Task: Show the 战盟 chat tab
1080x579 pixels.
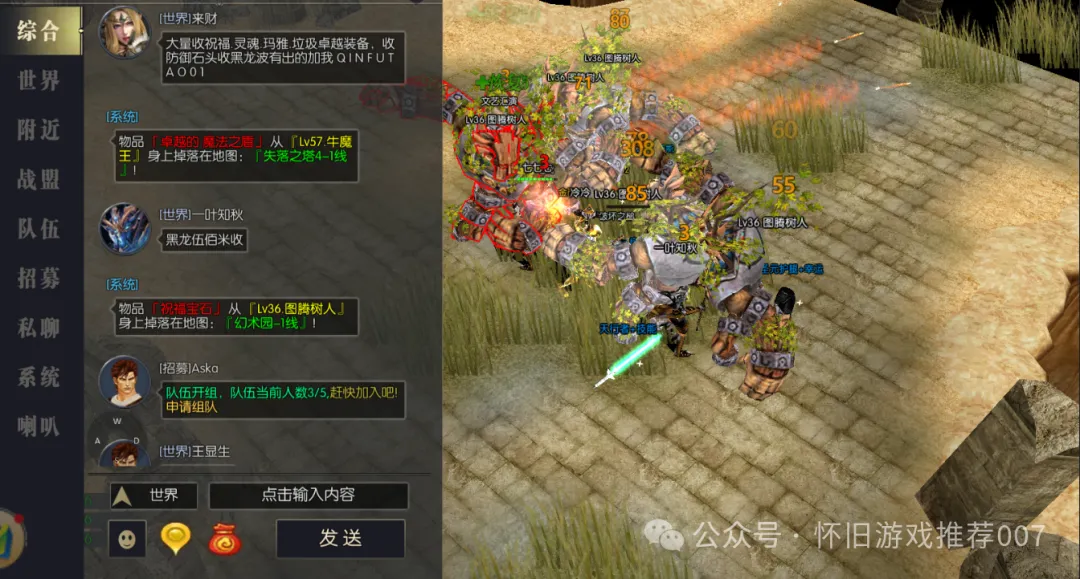Action: pos(40,180)
